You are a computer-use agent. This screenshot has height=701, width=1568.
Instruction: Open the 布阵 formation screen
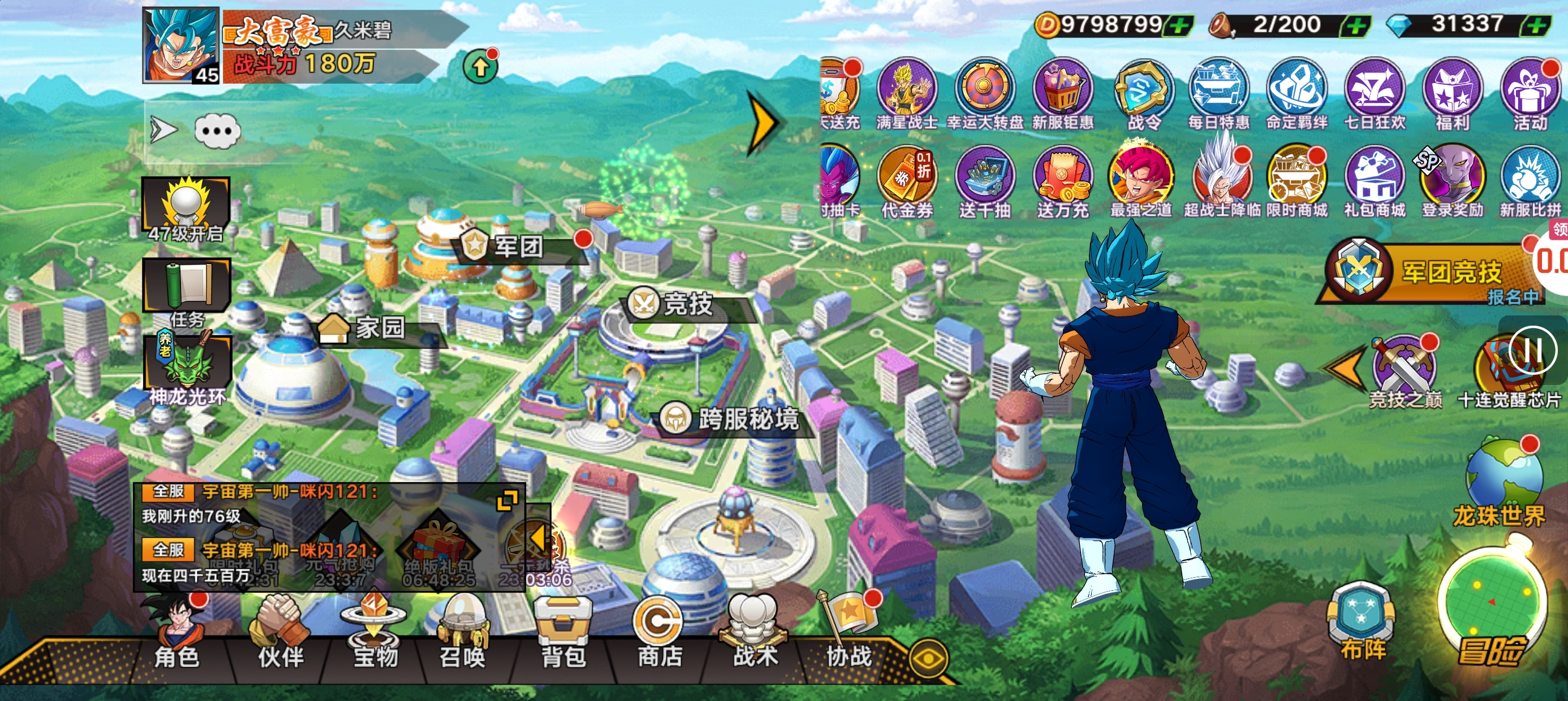coord(1362,622)
